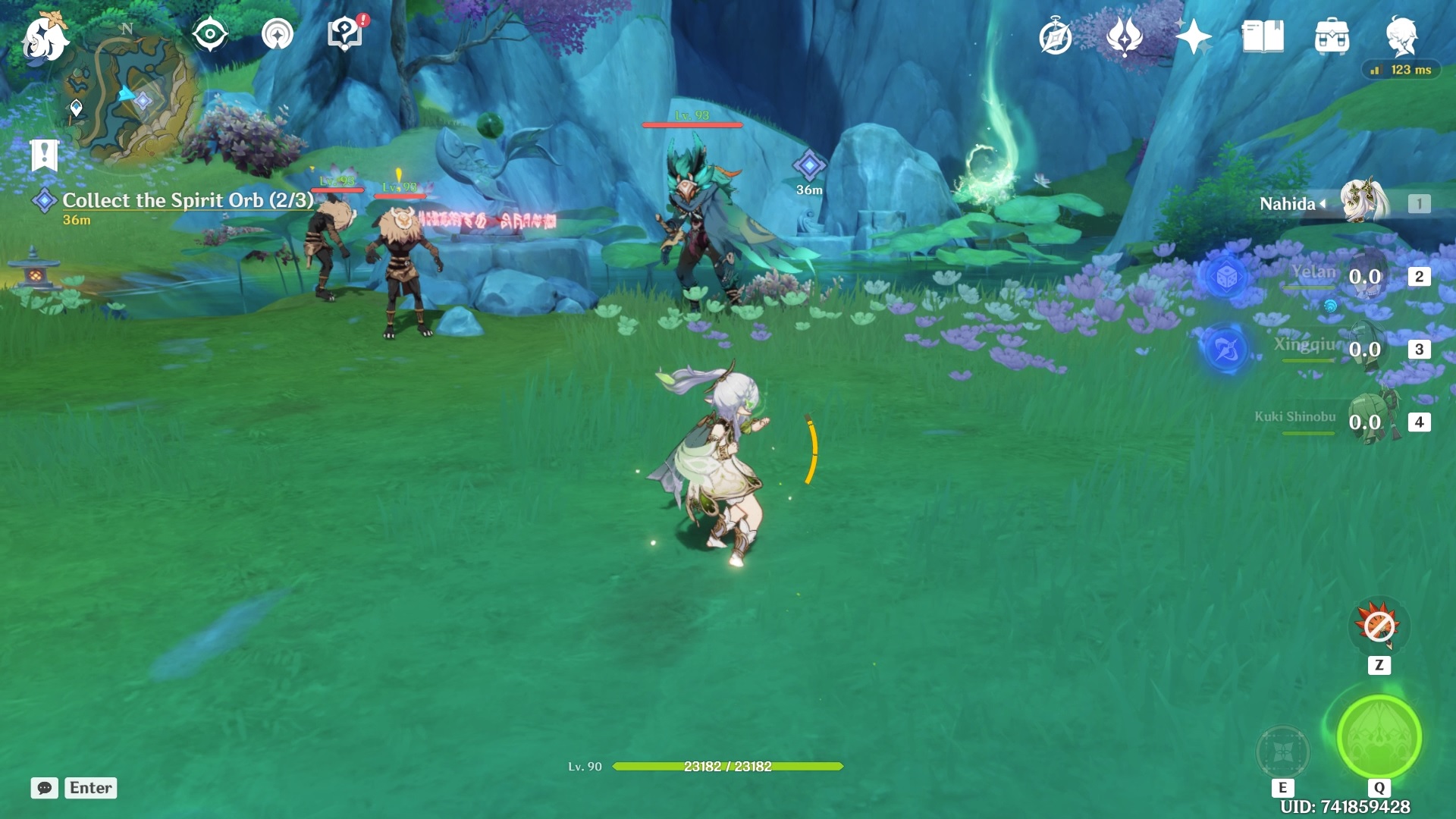The image size is (1456, 819).
Task: Switch to Xingqiu in party slot 3
Action: tap(1365, 349)
